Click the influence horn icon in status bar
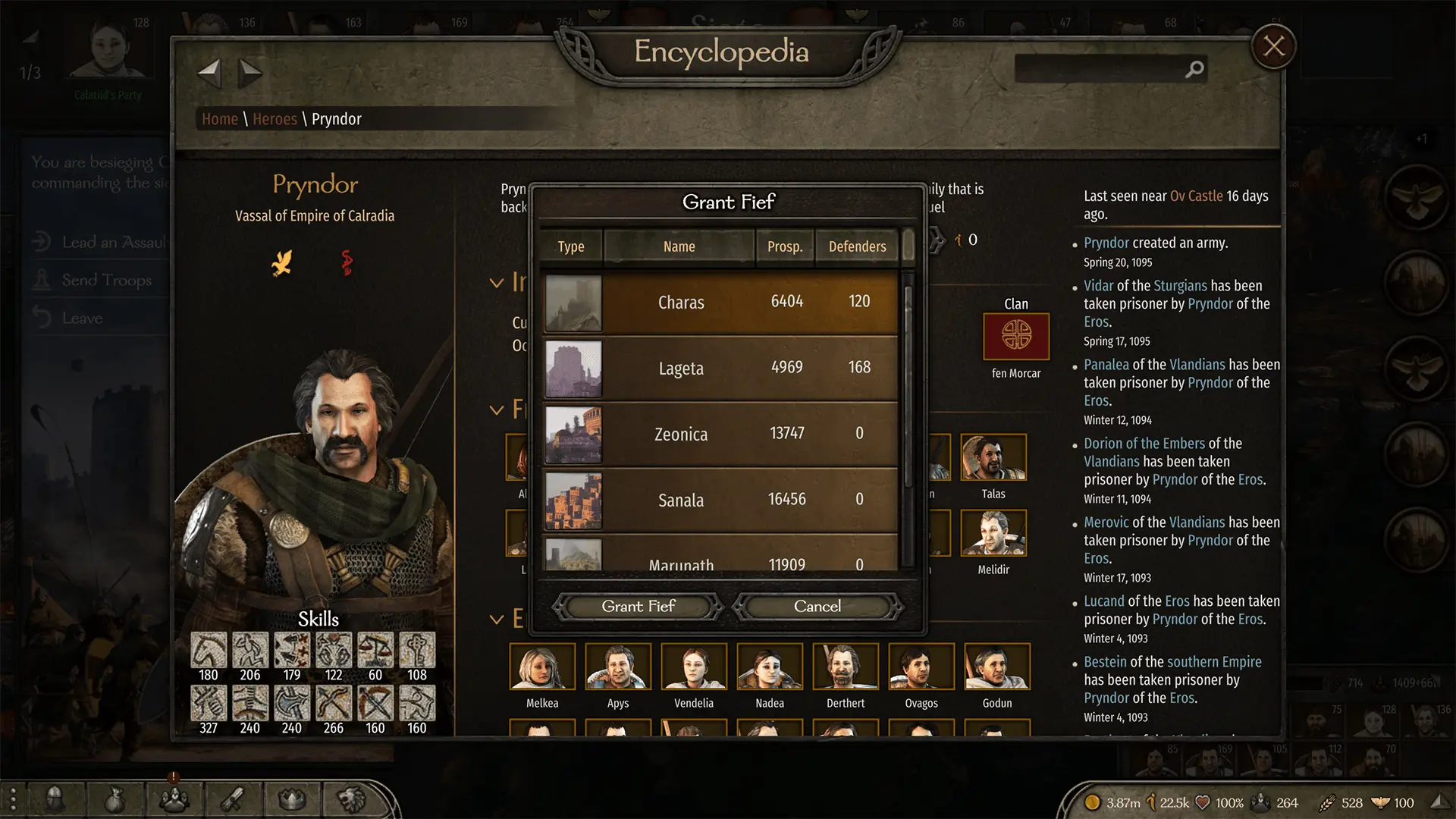The image size is (1456, 819). (1151, 802)
